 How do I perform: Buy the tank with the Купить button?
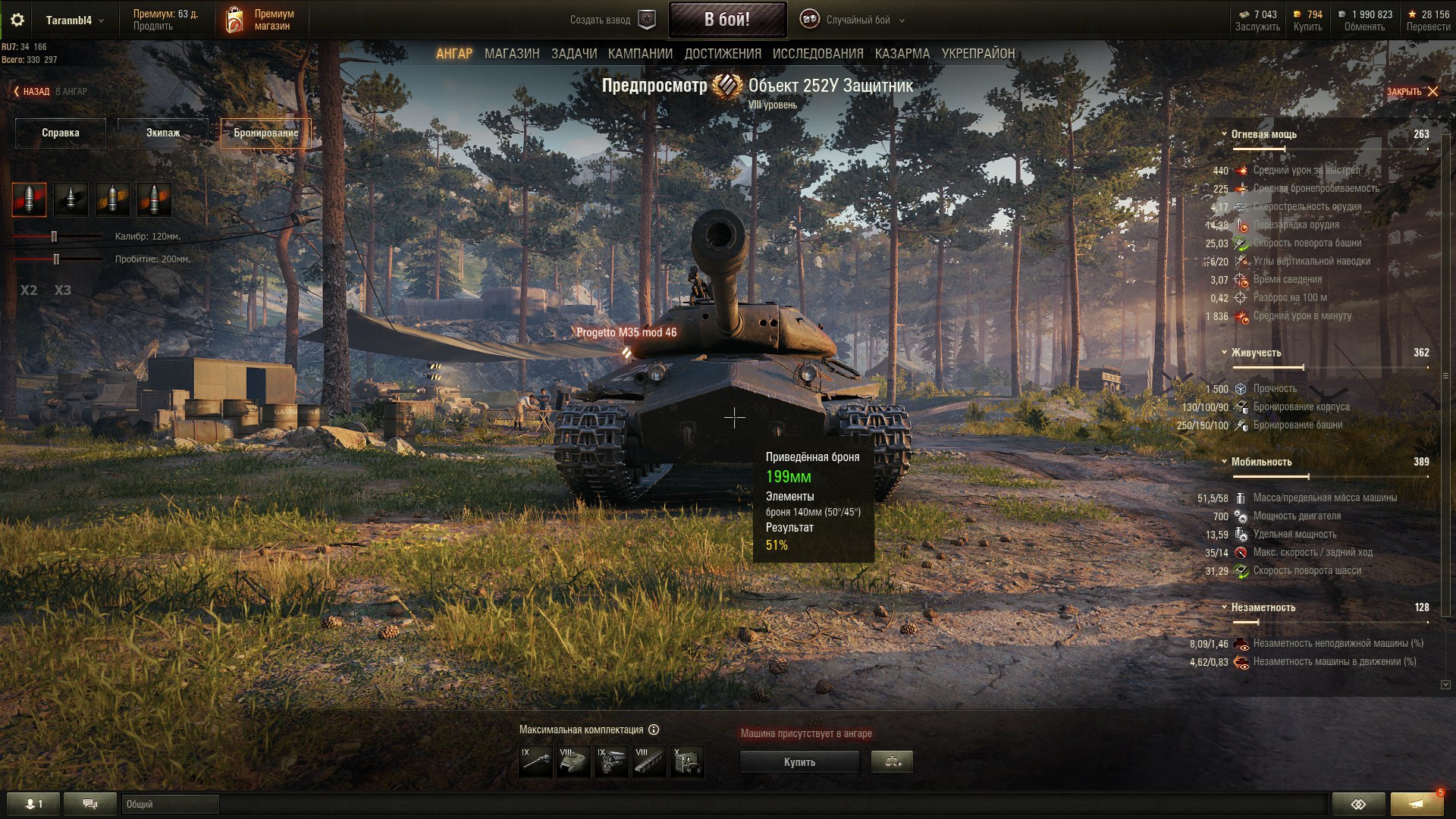tap(799, 762)
